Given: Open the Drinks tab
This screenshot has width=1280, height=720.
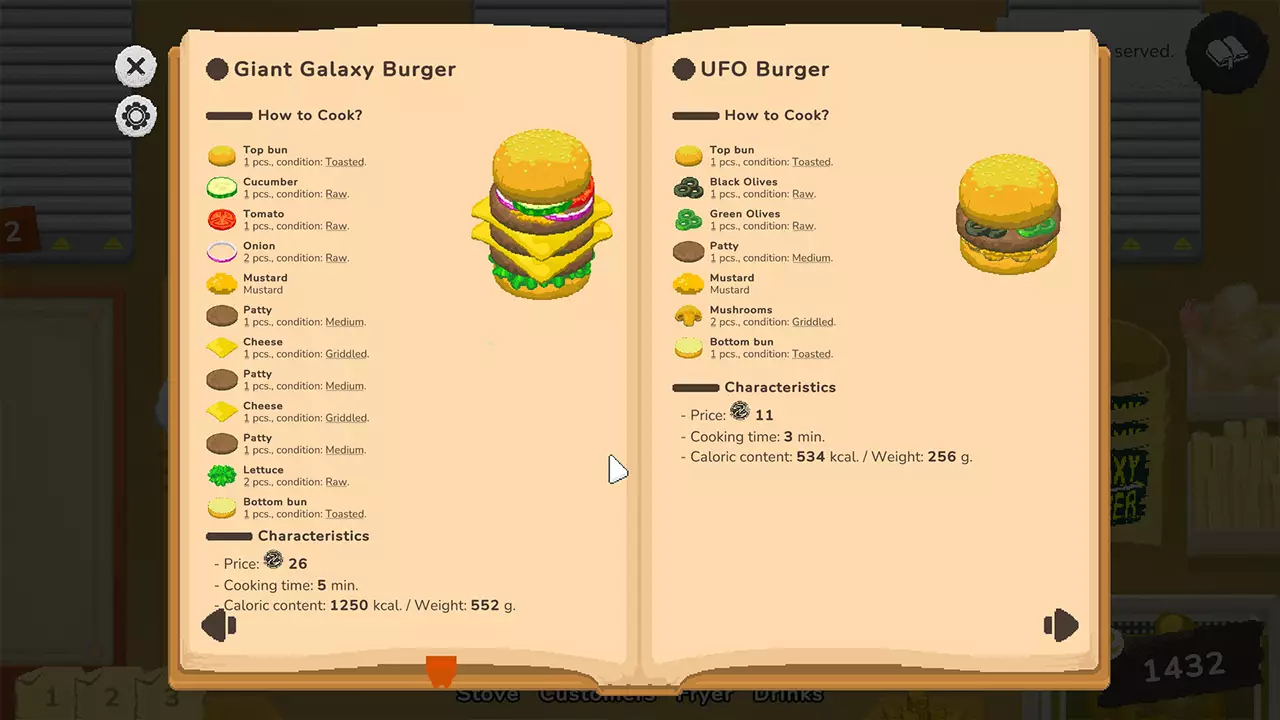Looking at the screenshot, I should tap(788, 693).
